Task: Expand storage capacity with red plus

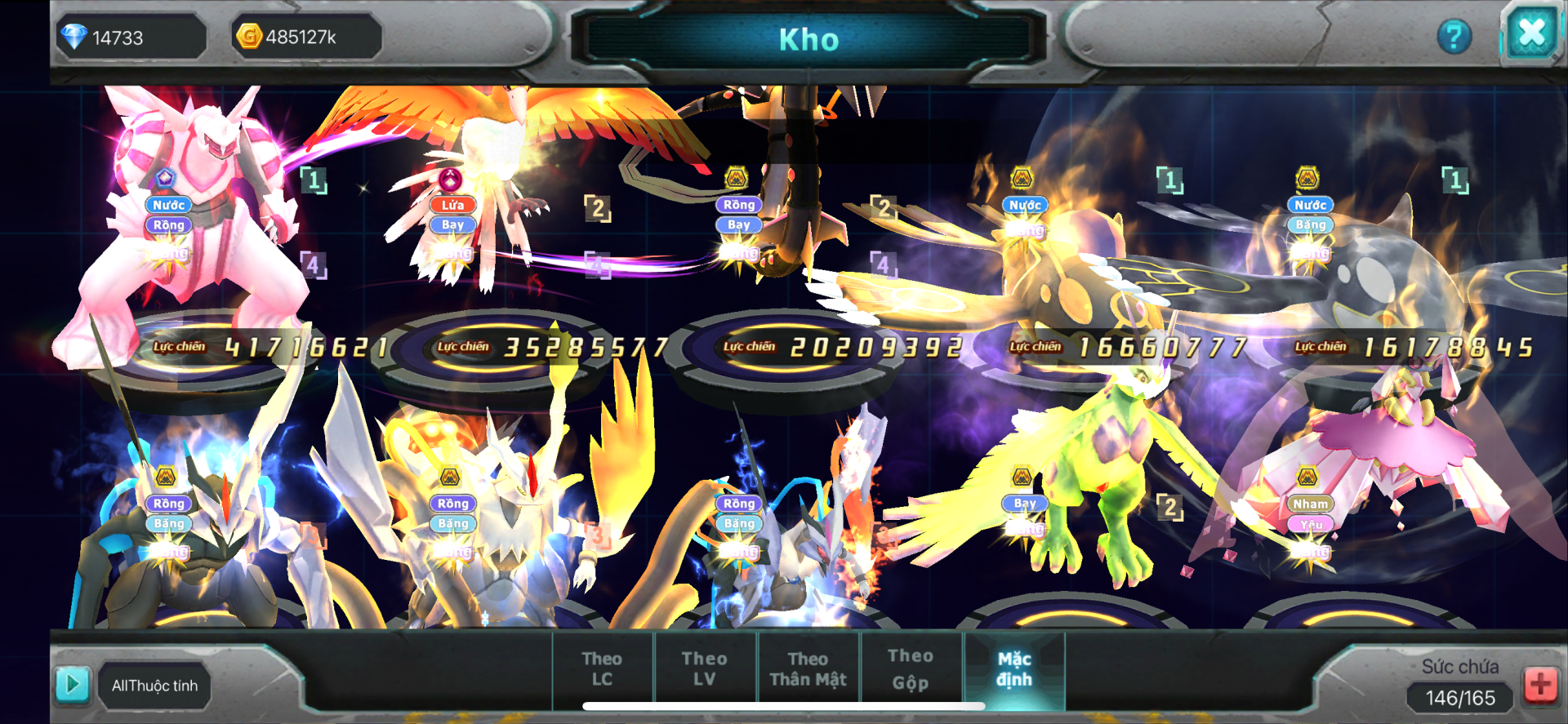Action: click(1540, 685)
